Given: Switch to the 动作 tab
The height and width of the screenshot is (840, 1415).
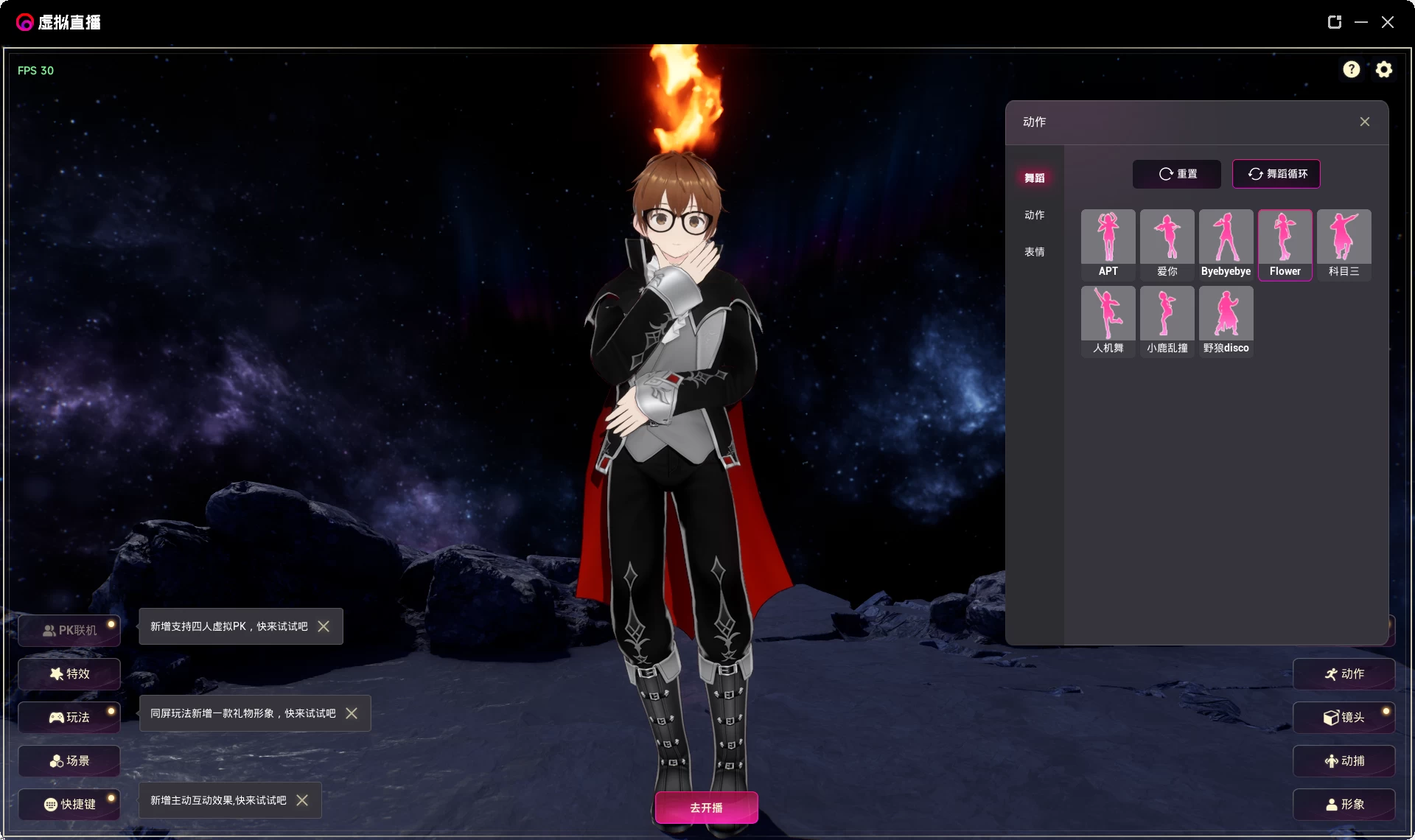Looking at the screenshot, I should (x=1035, y=214).
